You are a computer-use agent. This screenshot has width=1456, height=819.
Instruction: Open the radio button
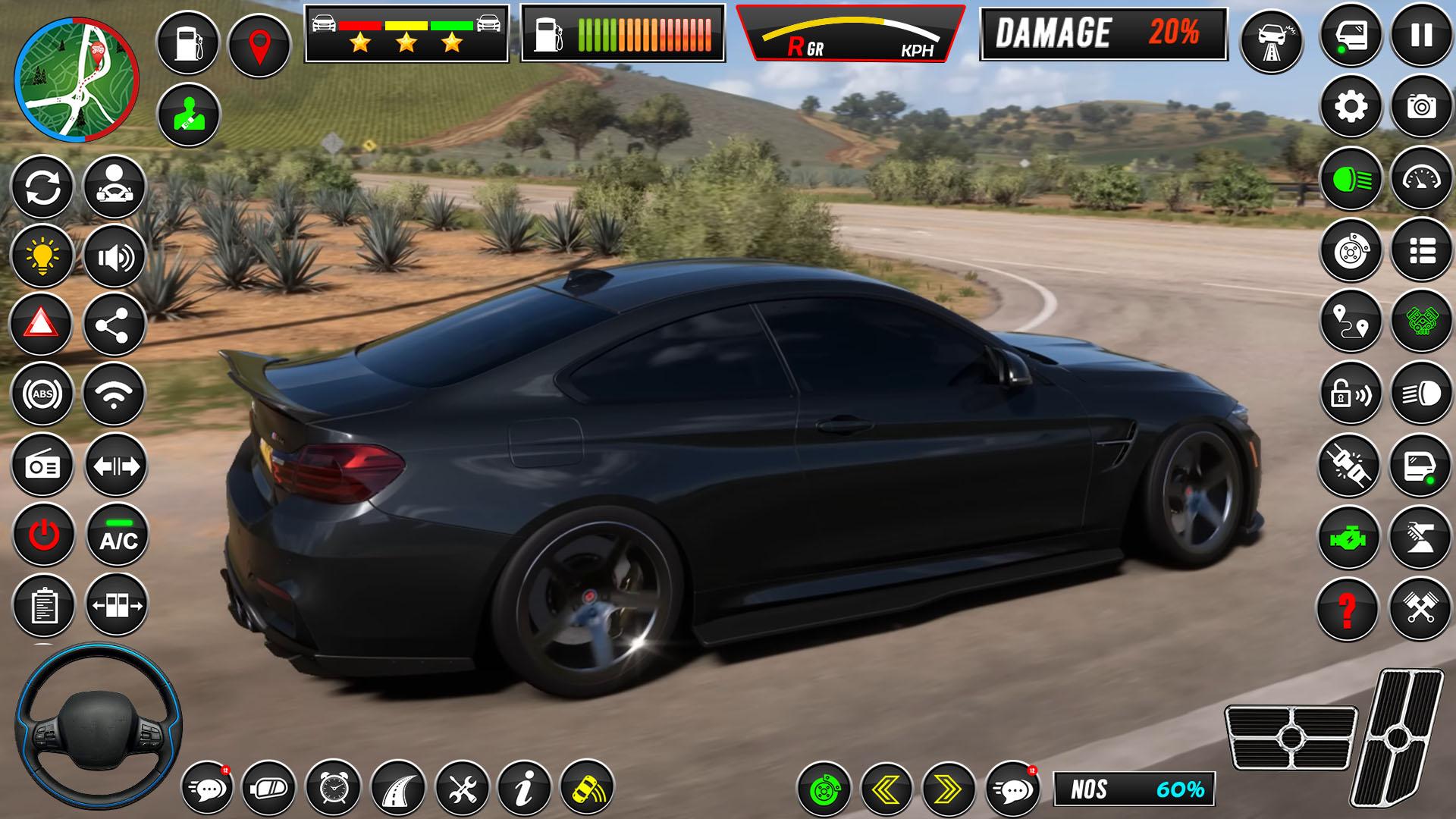(42, 466)
